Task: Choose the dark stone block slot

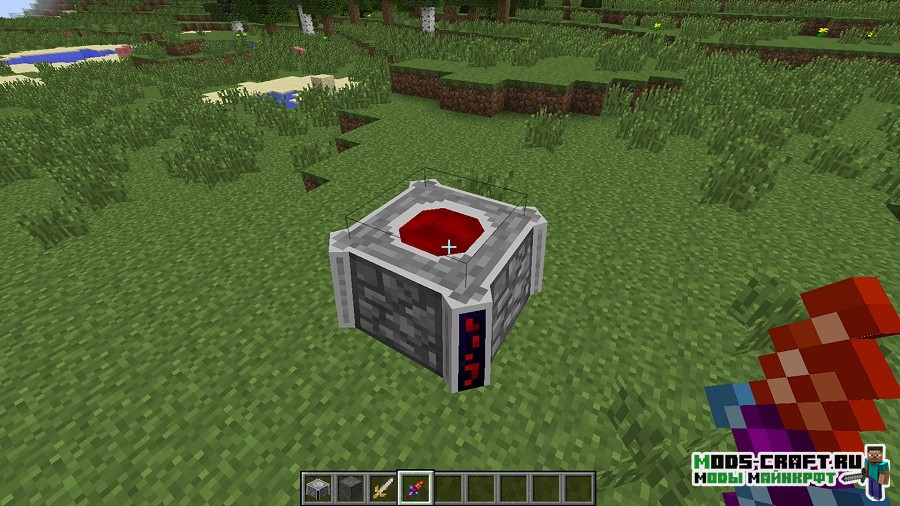Action: (351, 488)
